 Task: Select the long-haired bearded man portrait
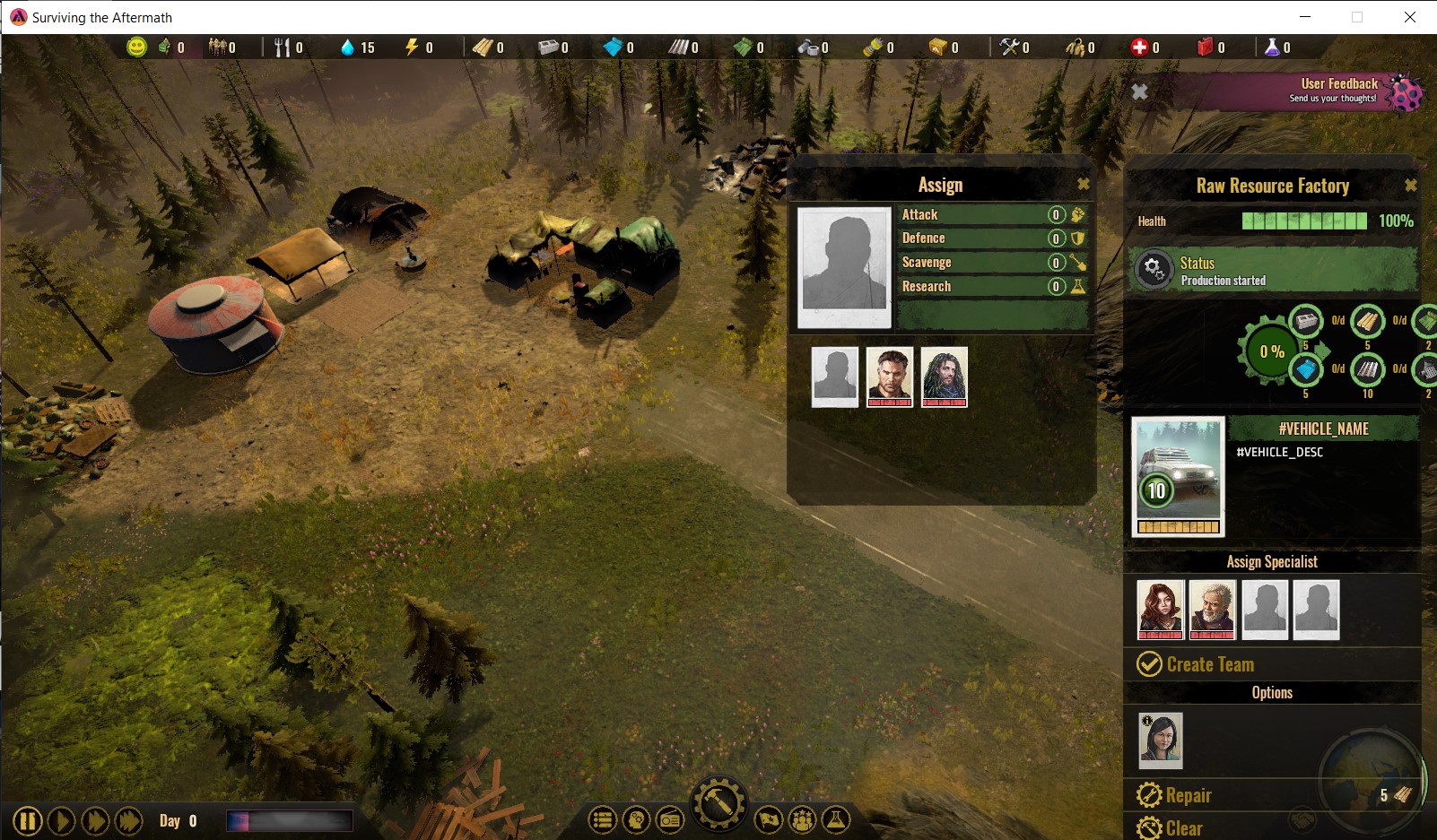click(944, 377)
